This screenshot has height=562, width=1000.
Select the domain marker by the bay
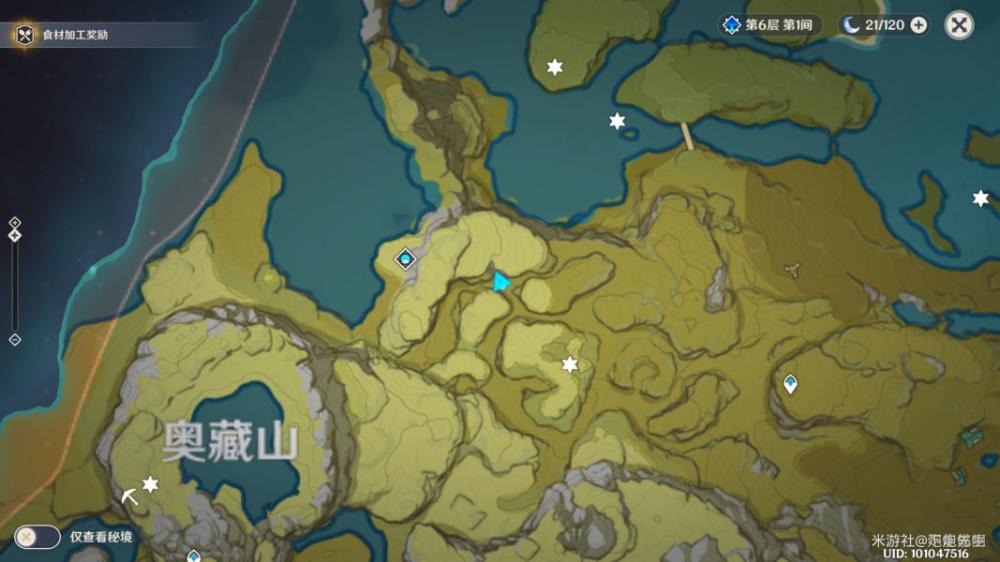405,260
